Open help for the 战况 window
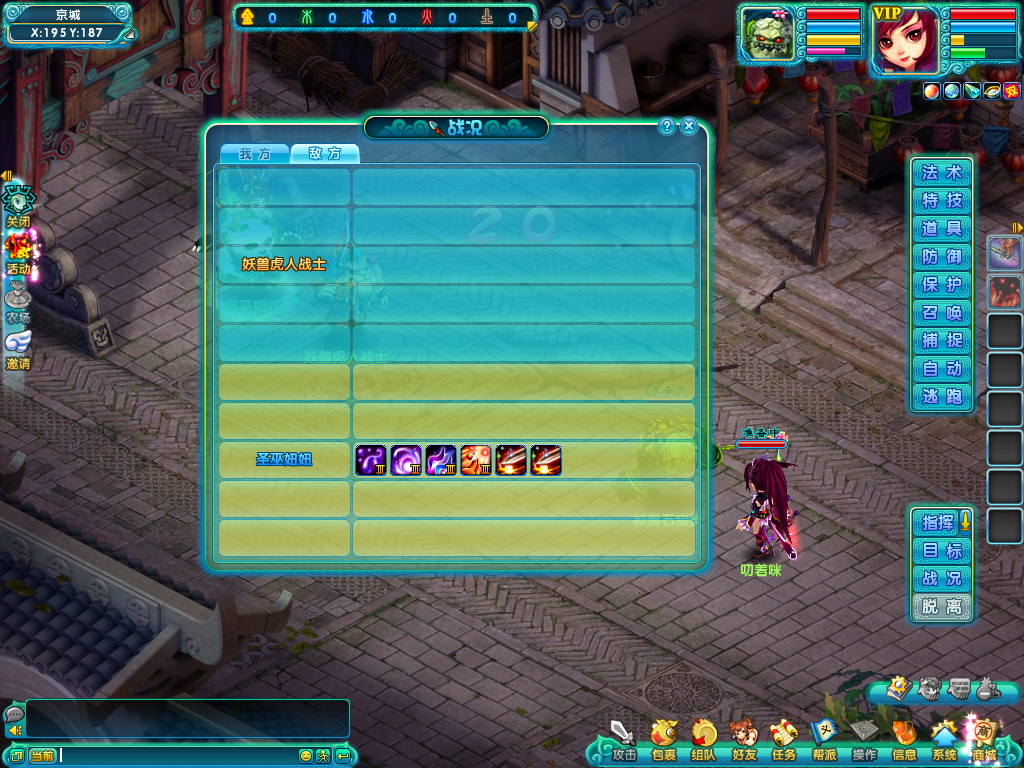The image size is (1024, 768). click(x=667, y=126)
